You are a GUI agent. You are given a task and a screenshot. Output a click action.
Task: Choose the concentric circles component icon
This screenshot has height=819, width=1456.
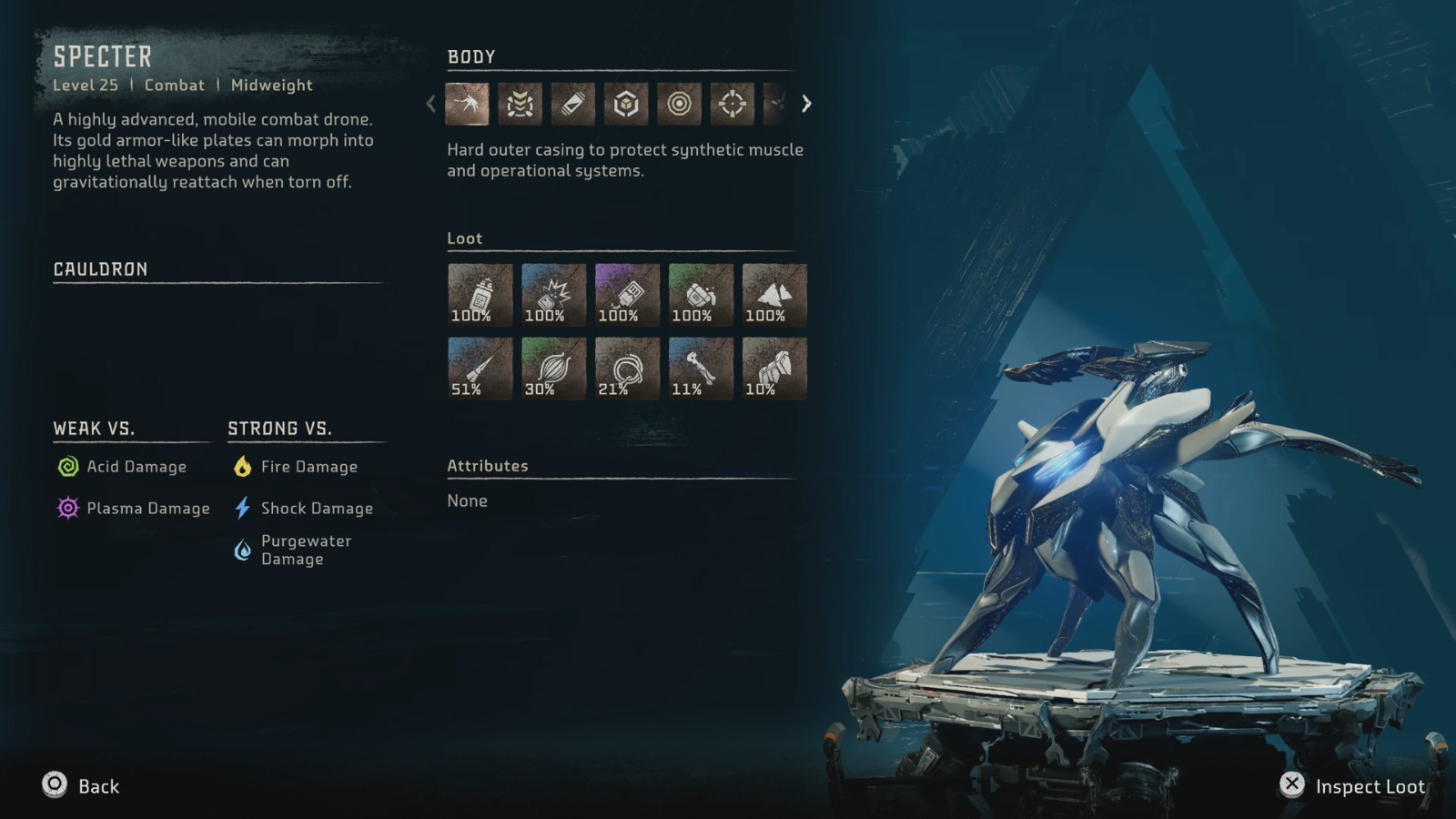pos(679,104)
